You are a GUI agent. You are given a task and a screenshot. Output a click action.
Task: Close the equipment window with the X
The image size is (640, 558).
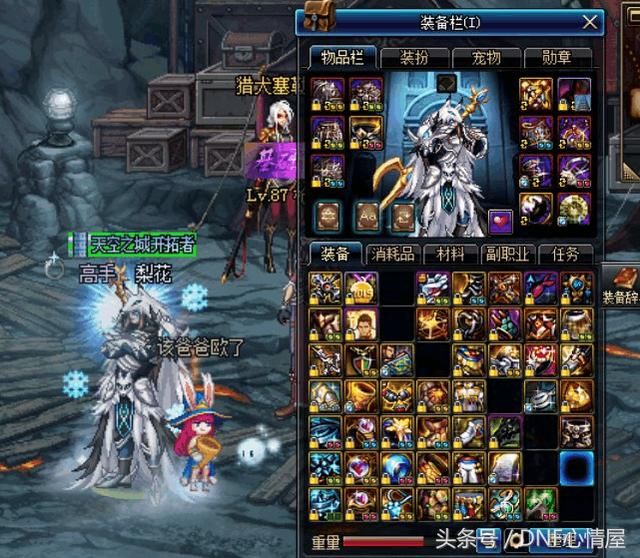click(x=591, y=20)
